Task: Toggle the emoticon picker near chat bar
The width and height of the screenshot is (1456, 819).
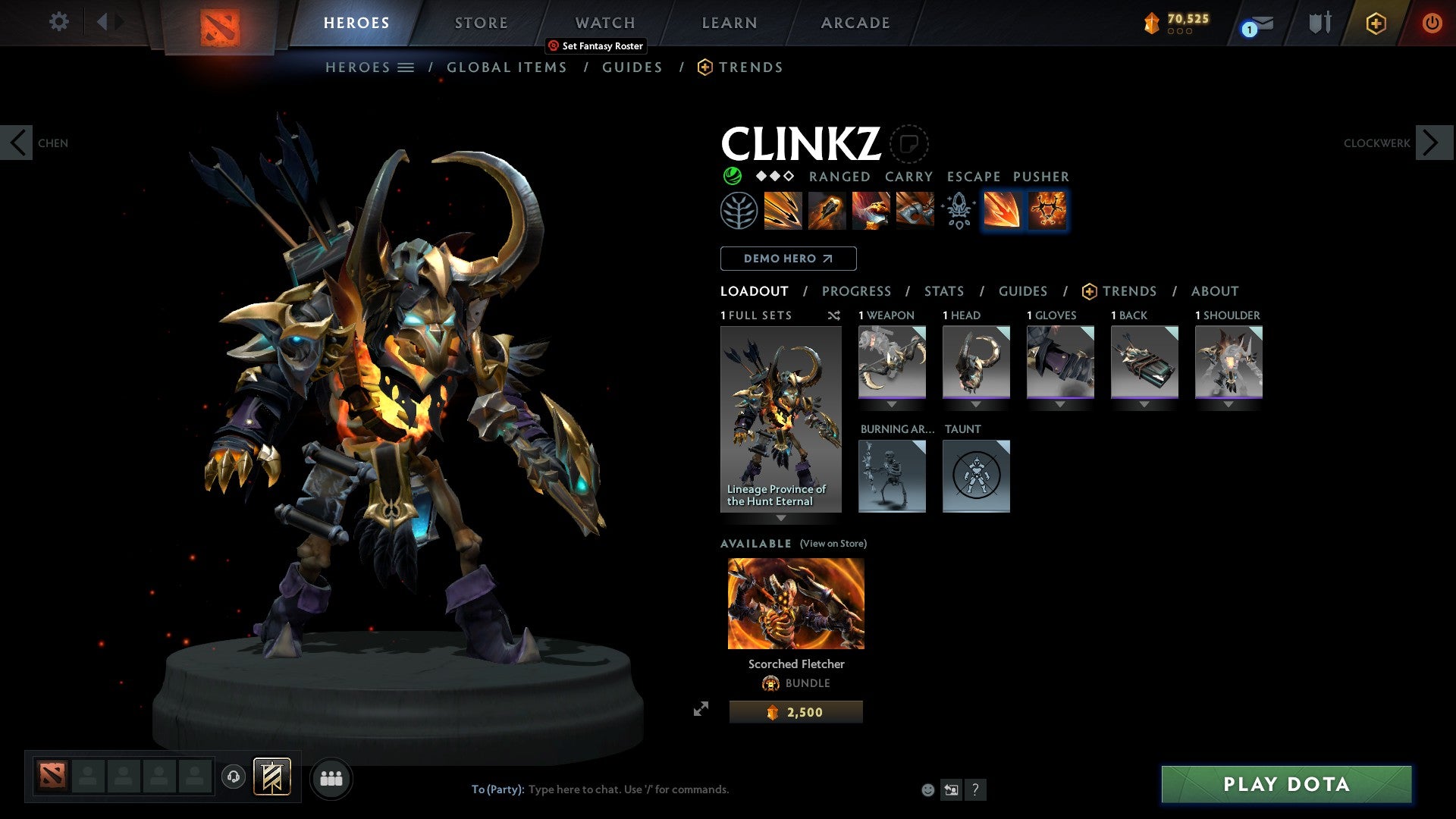Action: (927, 789)
